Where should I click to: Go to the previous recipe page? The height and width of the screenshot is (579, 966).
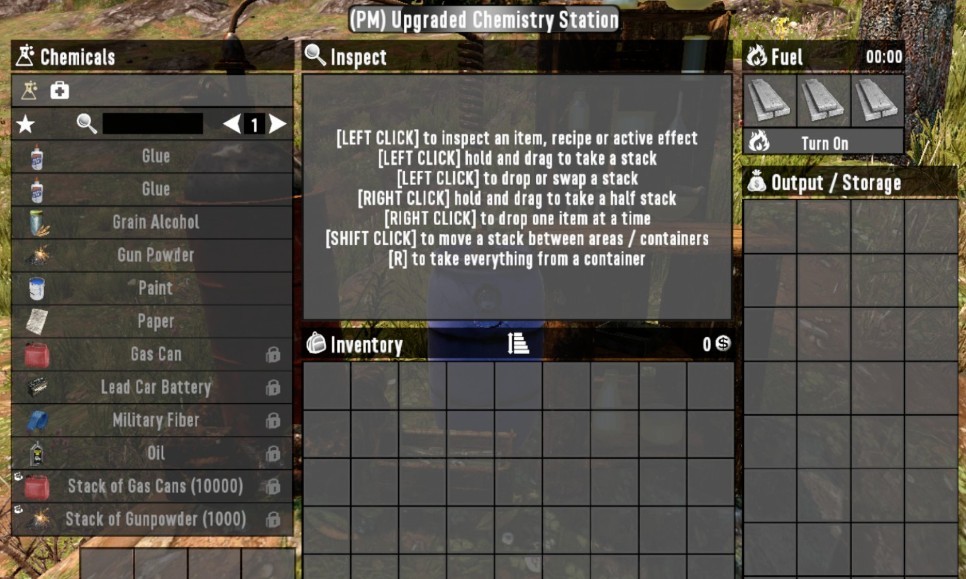(232, 124)
